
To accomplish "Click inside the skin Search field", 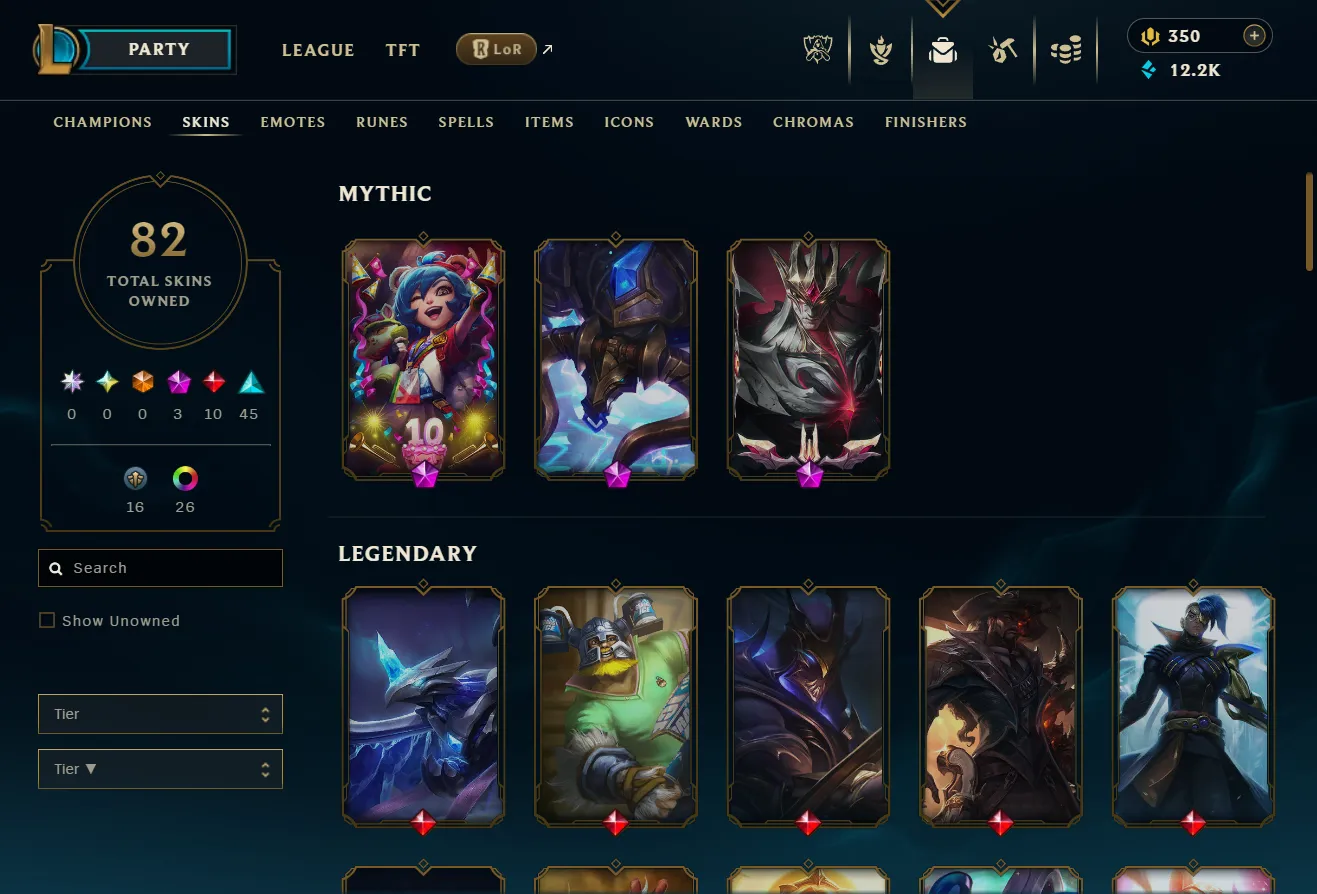I will click(x=160, y=567).
